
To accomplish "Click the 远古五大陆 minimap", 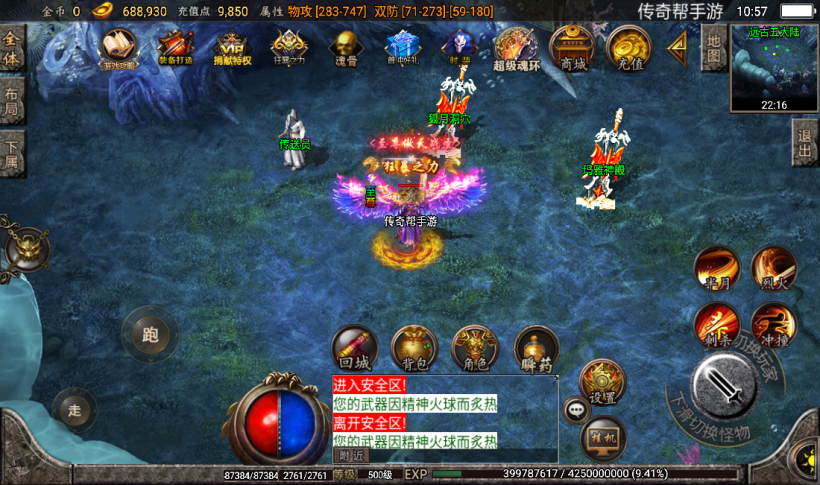I will pyautogui.click(x=774, y=67).
